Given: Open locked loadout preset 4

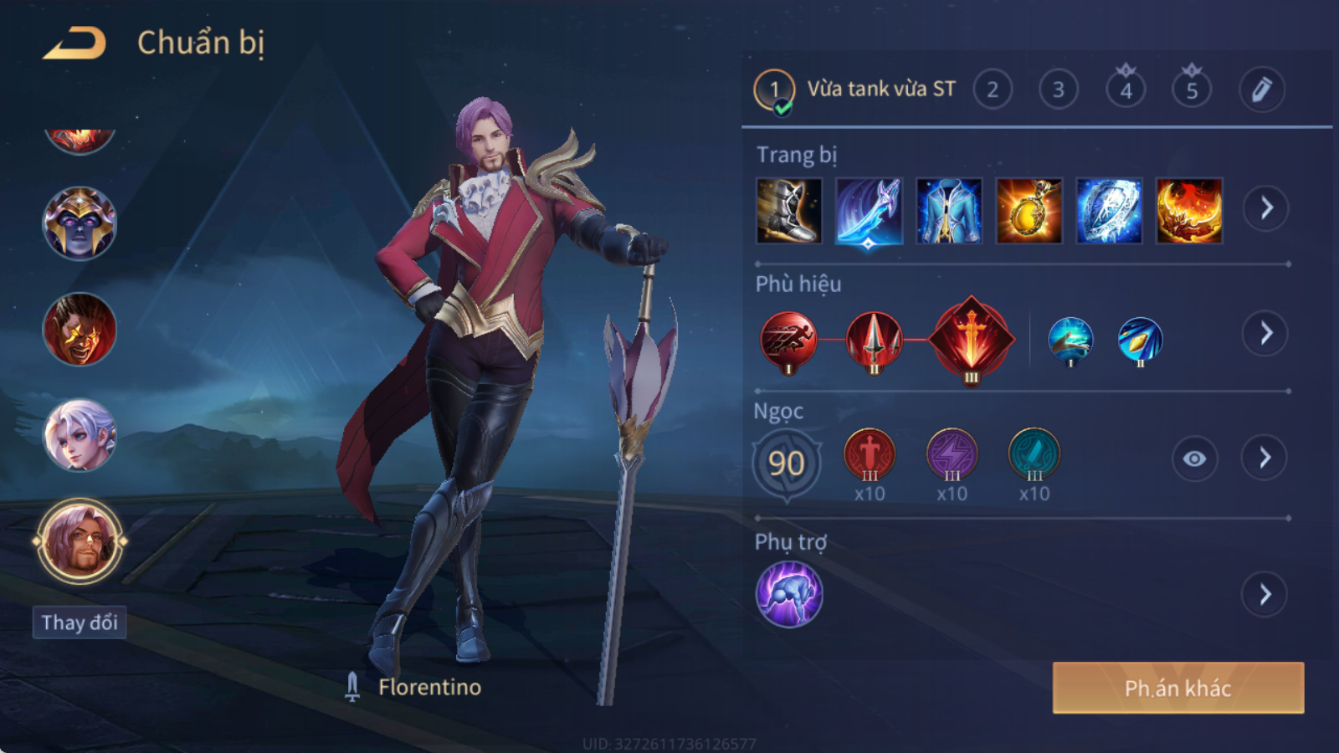Looking at the screenshot, I should pyautogui.click(x=1125, y=90).
